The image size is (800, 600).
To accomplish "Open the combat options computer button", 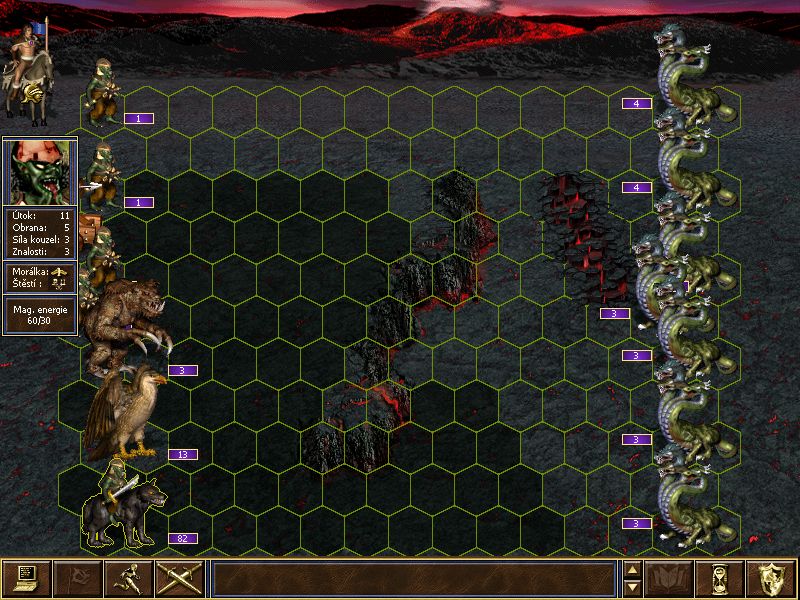I will pyautogui.click(x=26, y=579).
